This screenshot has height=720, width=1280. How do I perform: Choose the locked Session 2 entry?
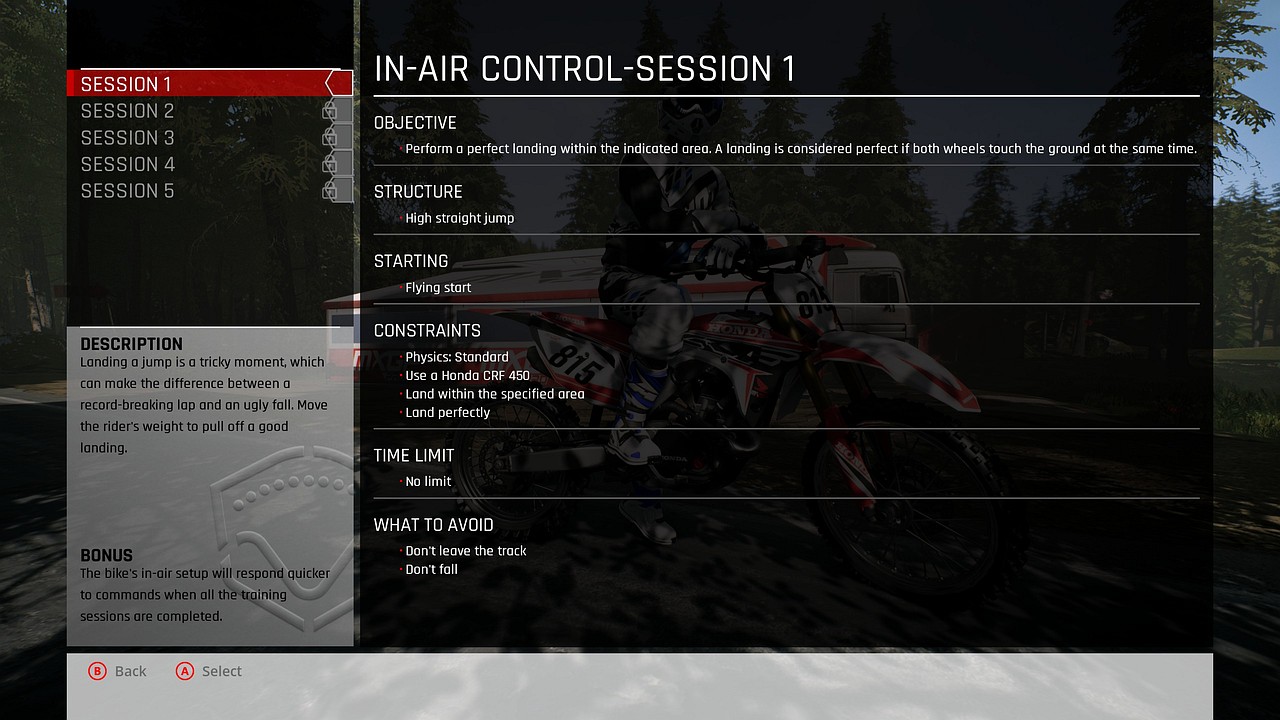(128, 111)
